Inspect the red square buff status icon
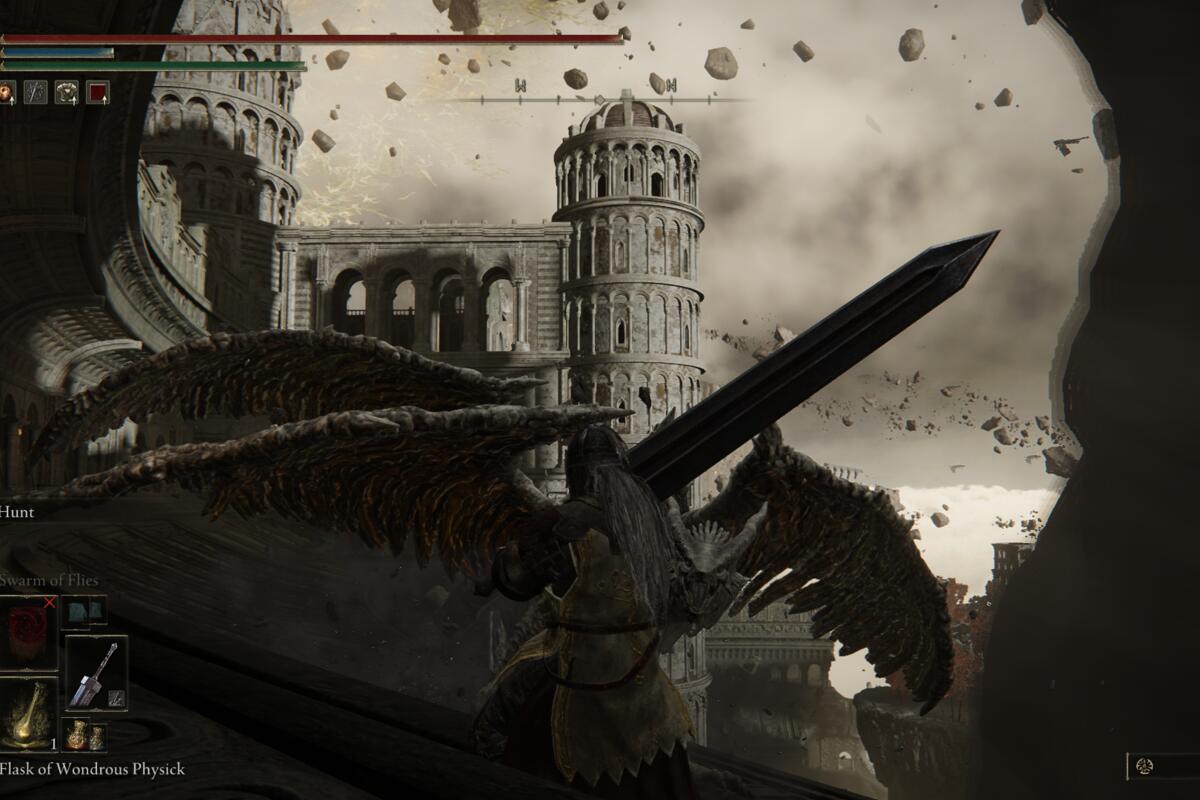1200x800 pixels. 97,92
